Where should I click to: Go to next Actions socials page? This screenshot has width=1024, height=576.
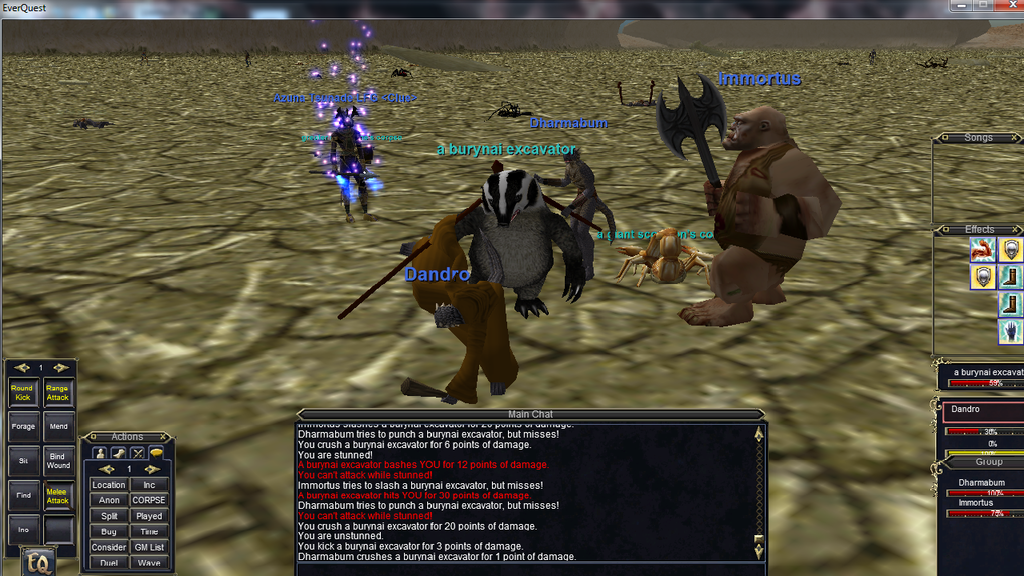coord(152,469)
